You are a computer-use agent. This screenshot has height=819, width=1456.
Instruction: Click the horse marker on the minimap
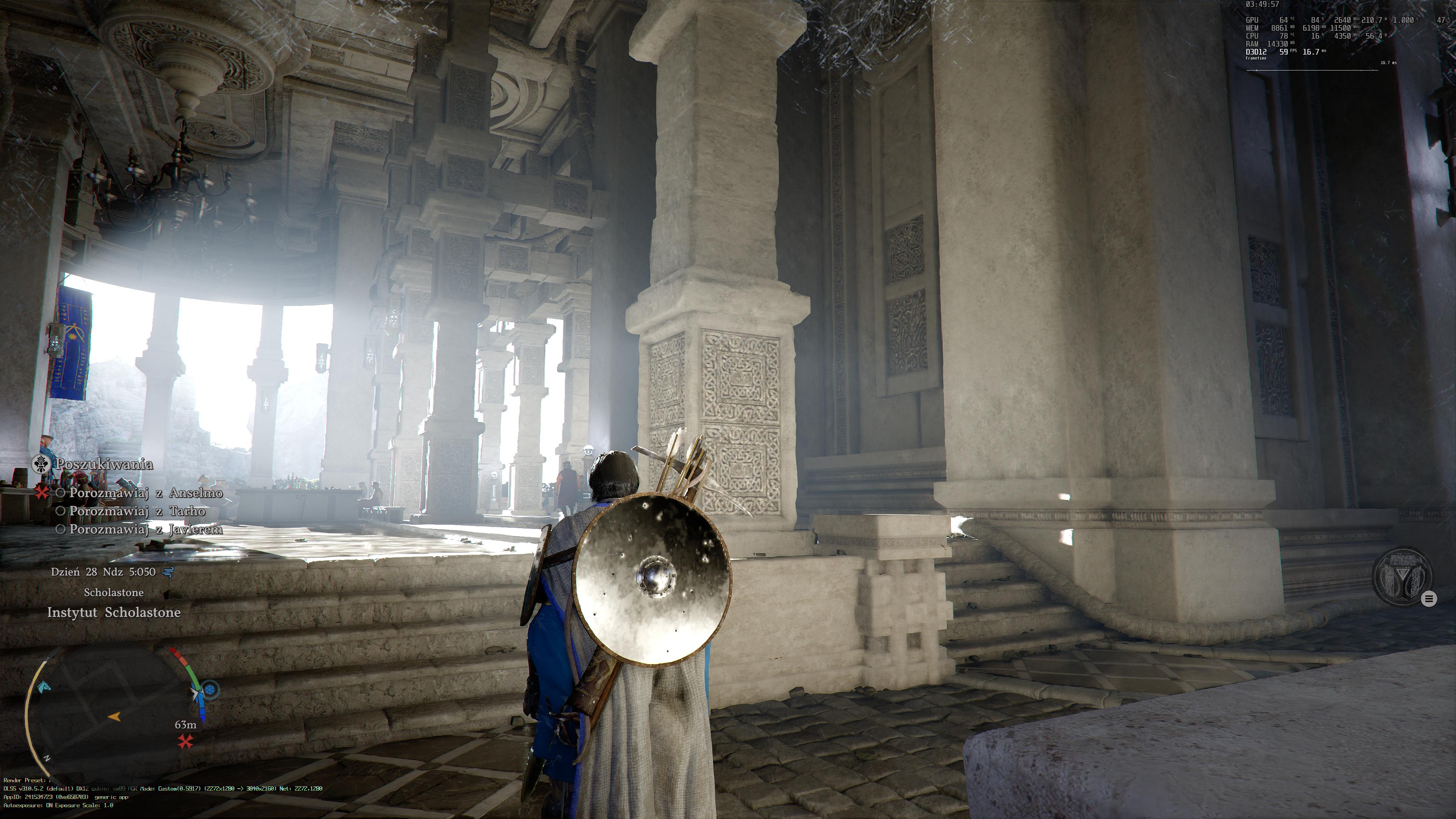pos(43,687)
